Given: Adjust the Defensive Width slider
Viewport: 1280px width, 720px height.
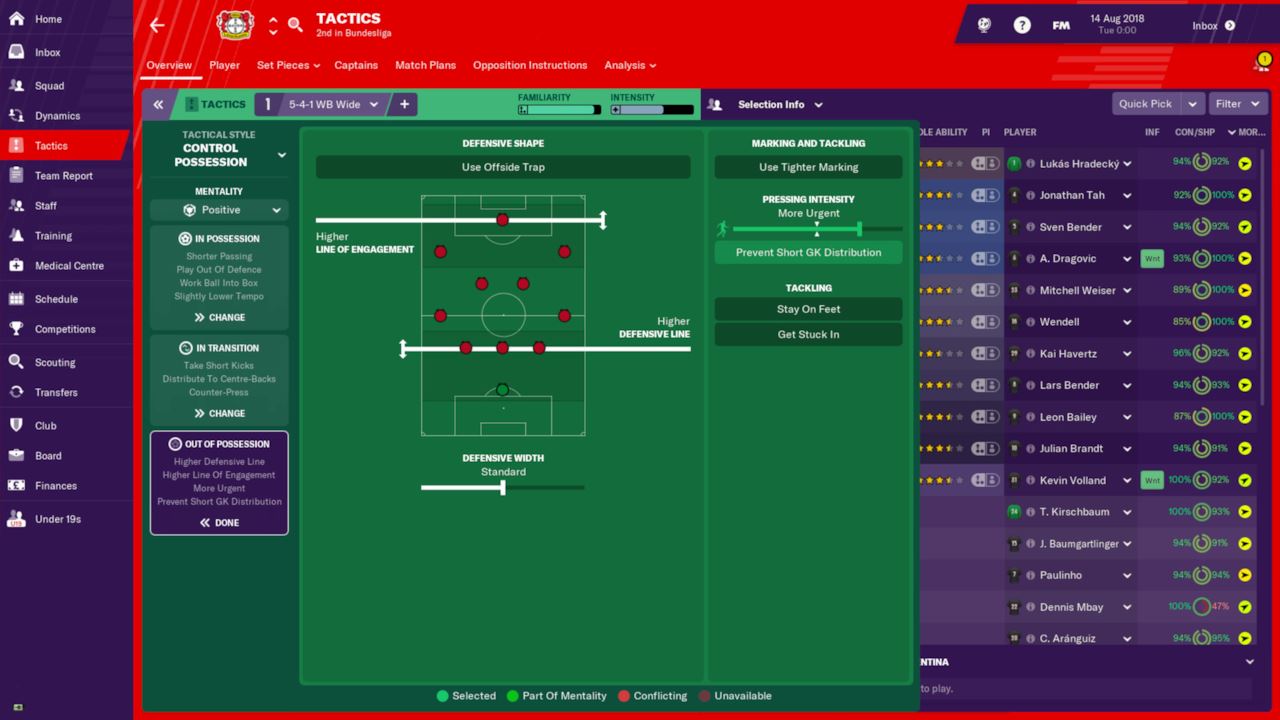Looking at the screenshot, I should [502, 488].
